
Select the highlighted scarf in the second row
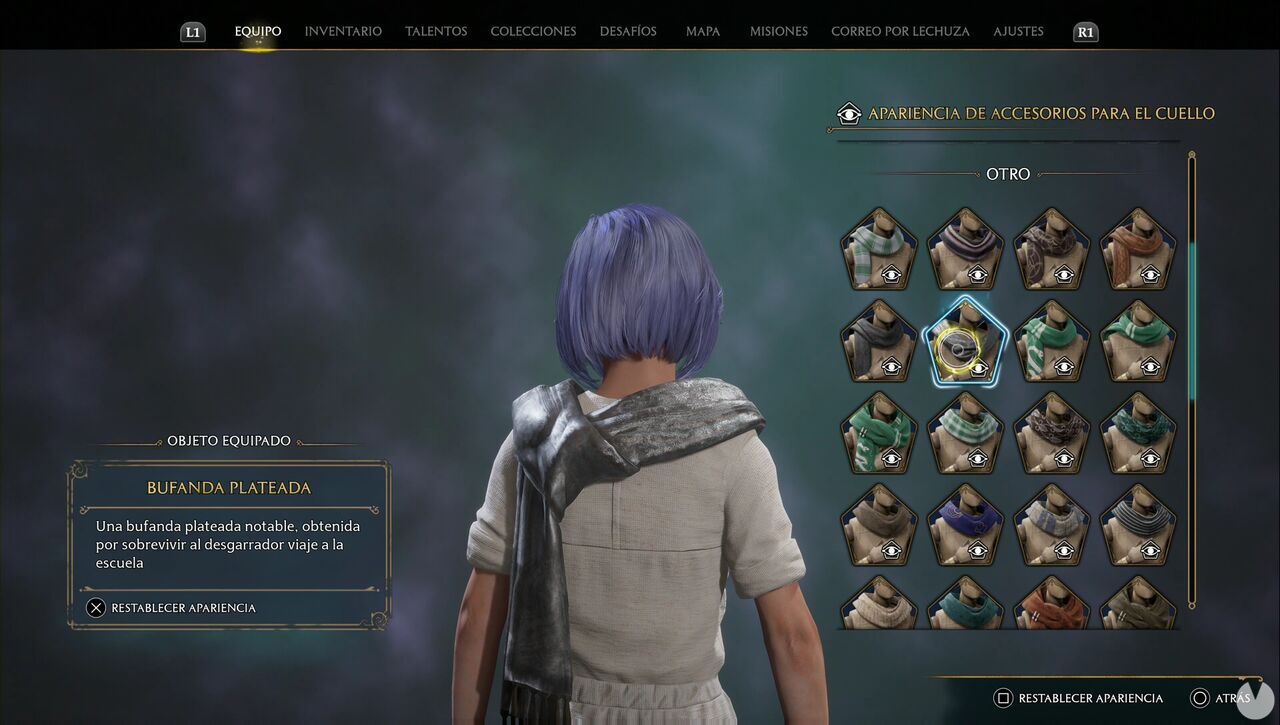[x=965, y=343]
